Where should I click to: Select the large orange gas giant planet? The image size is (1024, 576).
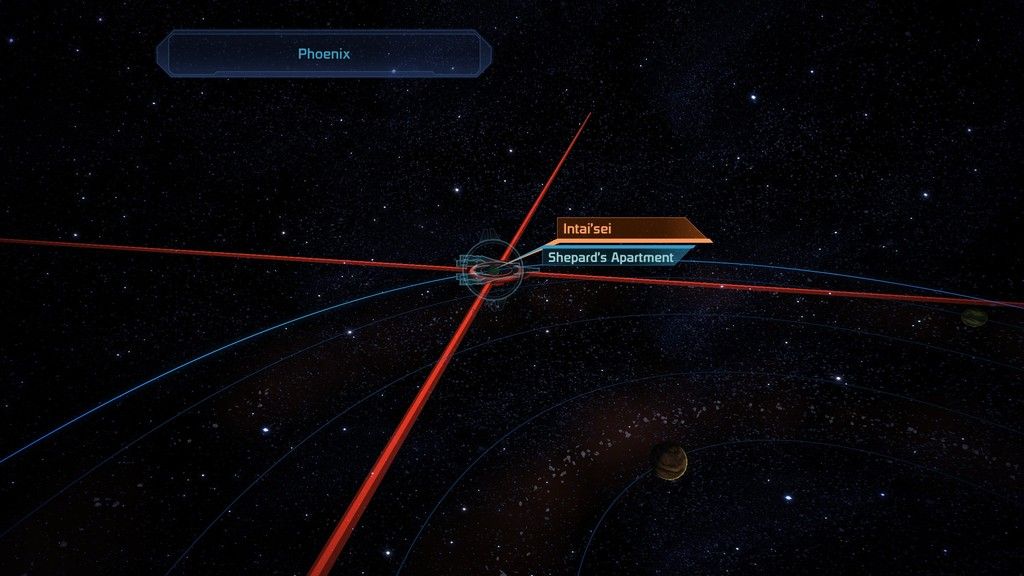(669, 460)
